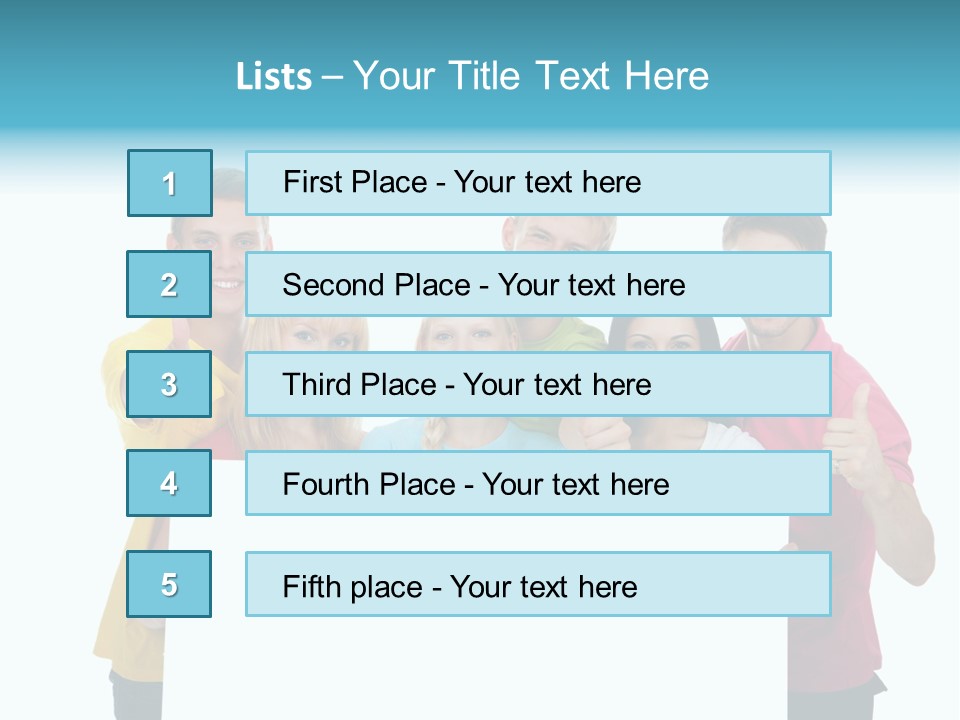Select the number 2 box
The width and height of the screenshot is (960, 720).
pos(170,284)
